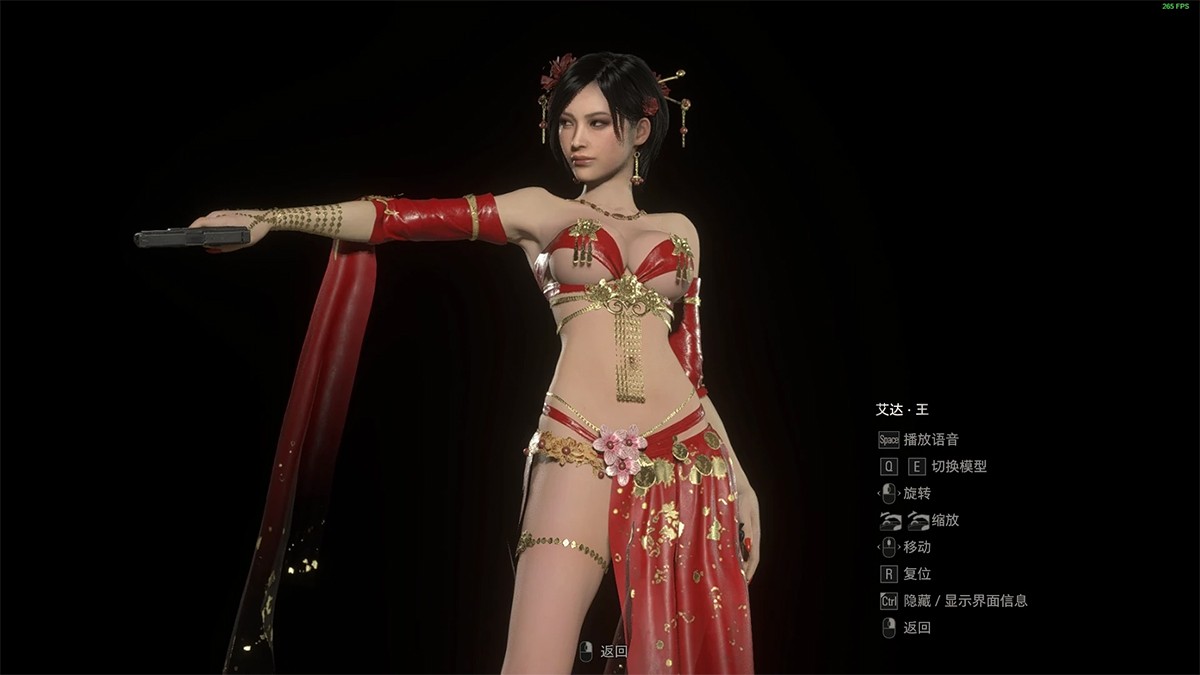Activate the 复位 reset view entry
Image resolution: width=1200 pixels, height=675 pixels.
917,574
